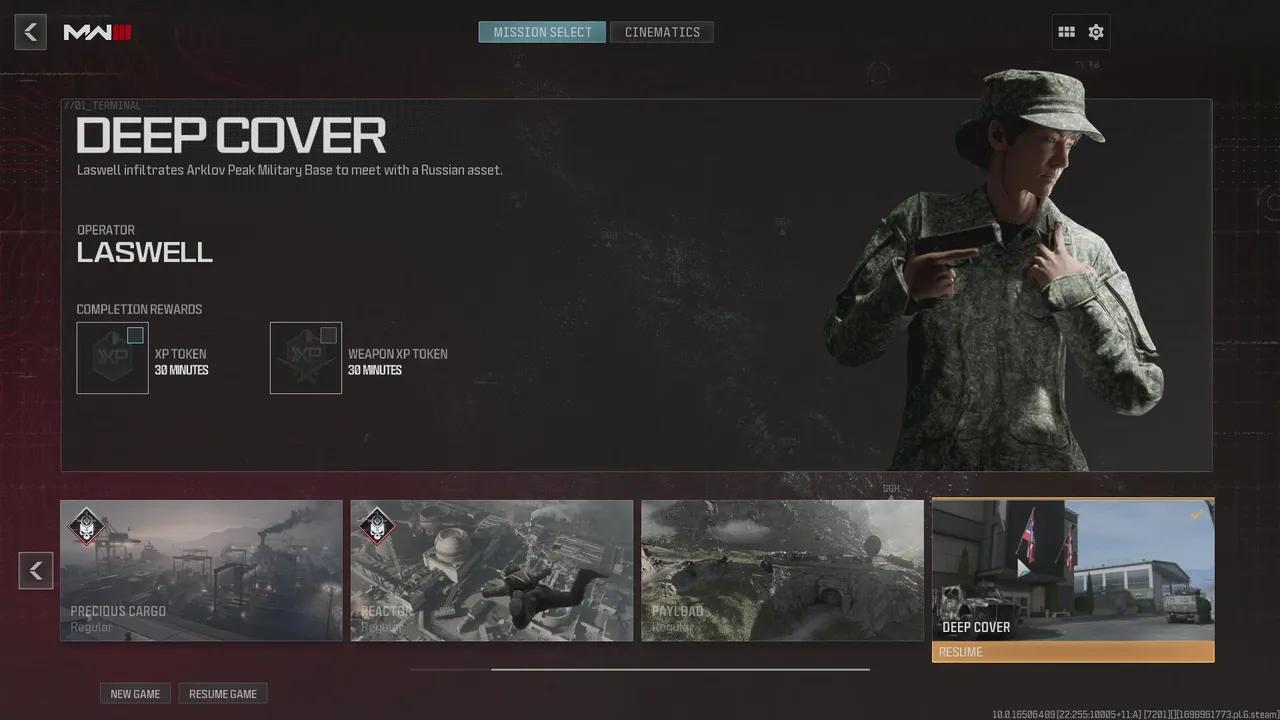Open the settings gear icon
This screenshot has height=720, width=1280.
coord(1095,31)
